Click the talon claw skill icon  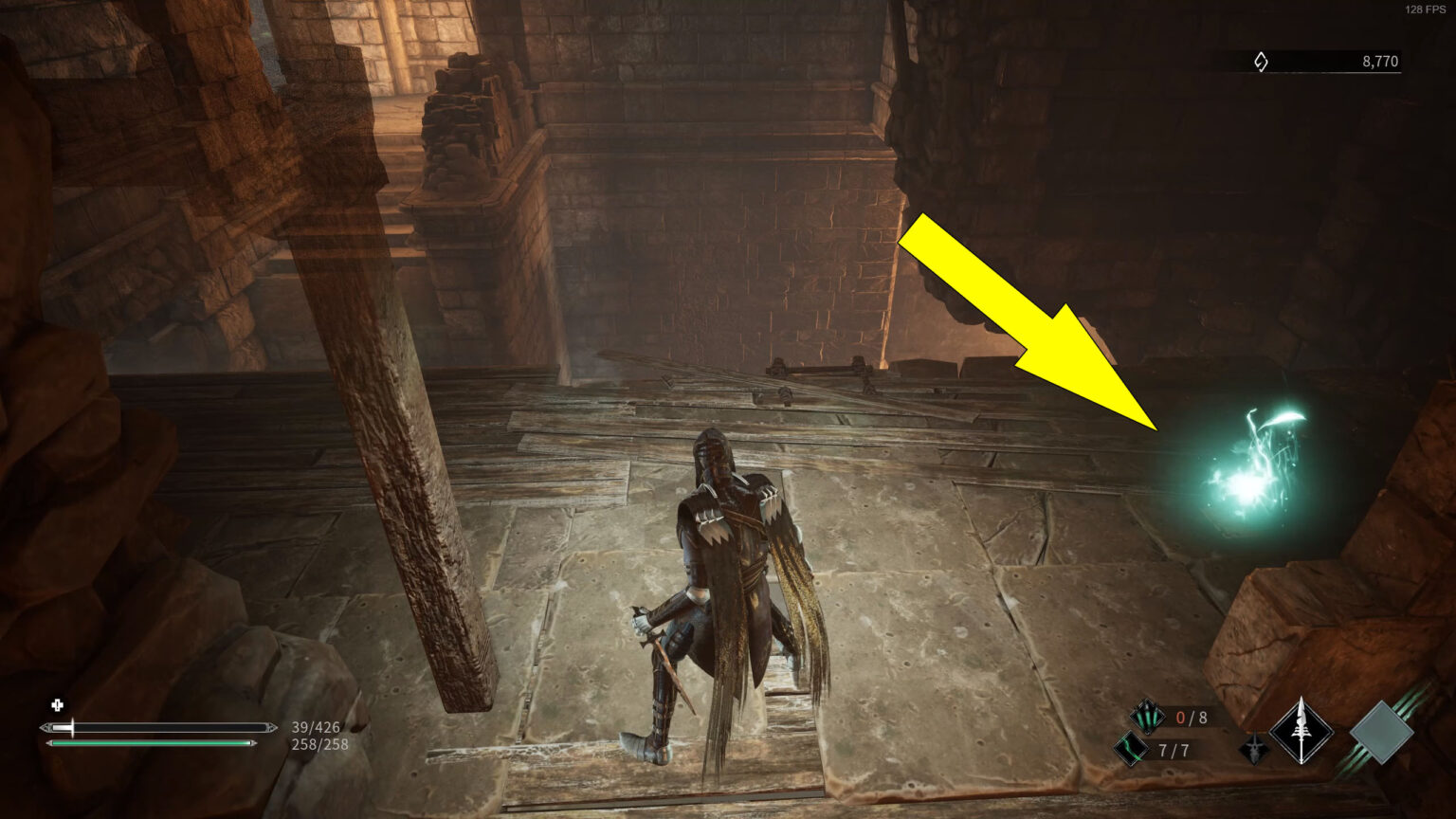(1147, 717)
